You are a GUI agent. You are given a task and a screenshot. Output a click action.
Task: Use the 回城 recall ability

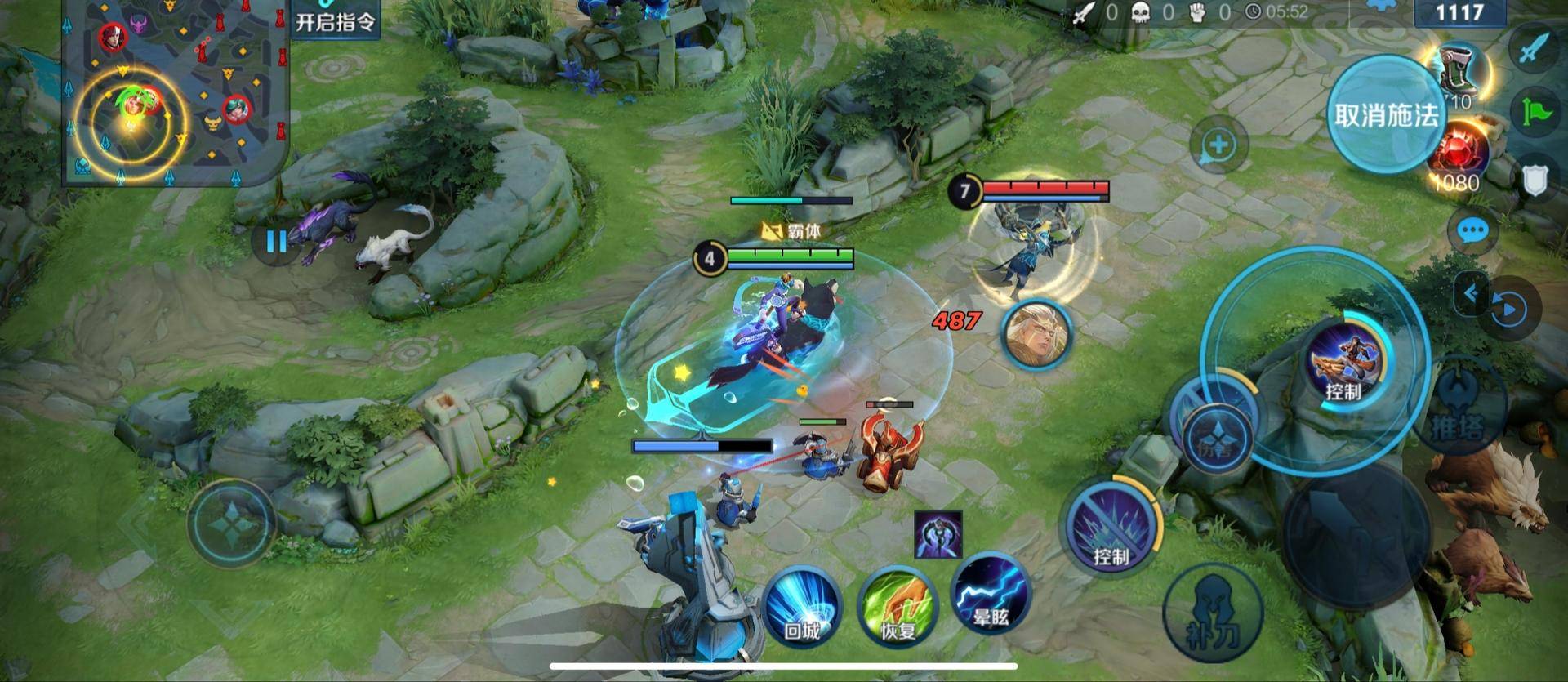click(801, 606)
